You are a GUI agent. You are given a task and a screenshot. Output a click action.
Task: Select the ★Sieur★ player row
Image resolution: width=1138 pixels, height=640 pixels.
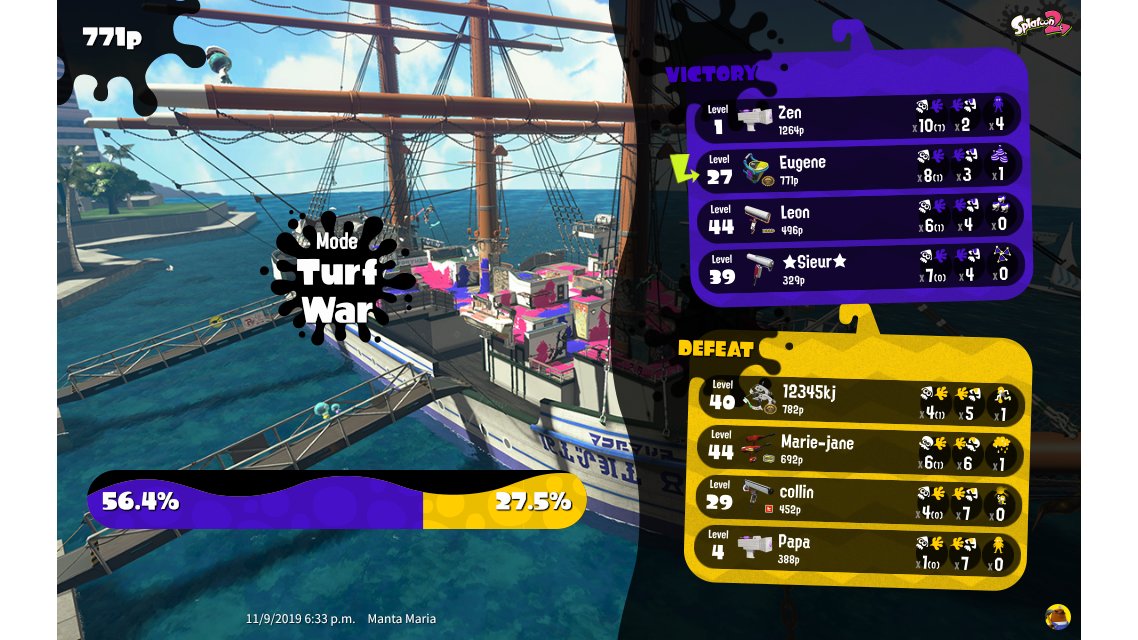click(858, 267)
